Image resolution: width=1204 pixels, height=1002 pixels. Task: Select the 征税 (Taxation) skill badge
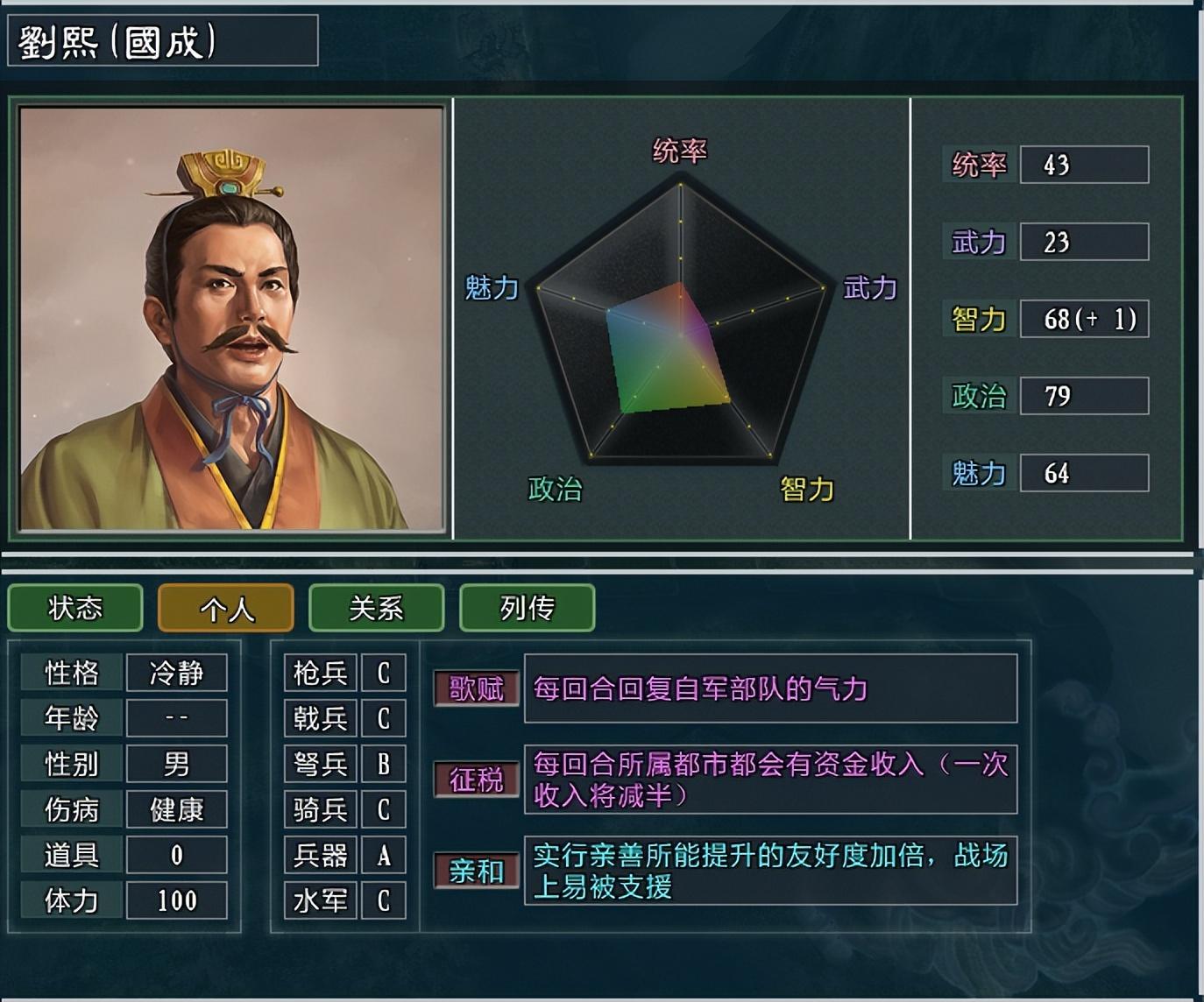[475, 780]
